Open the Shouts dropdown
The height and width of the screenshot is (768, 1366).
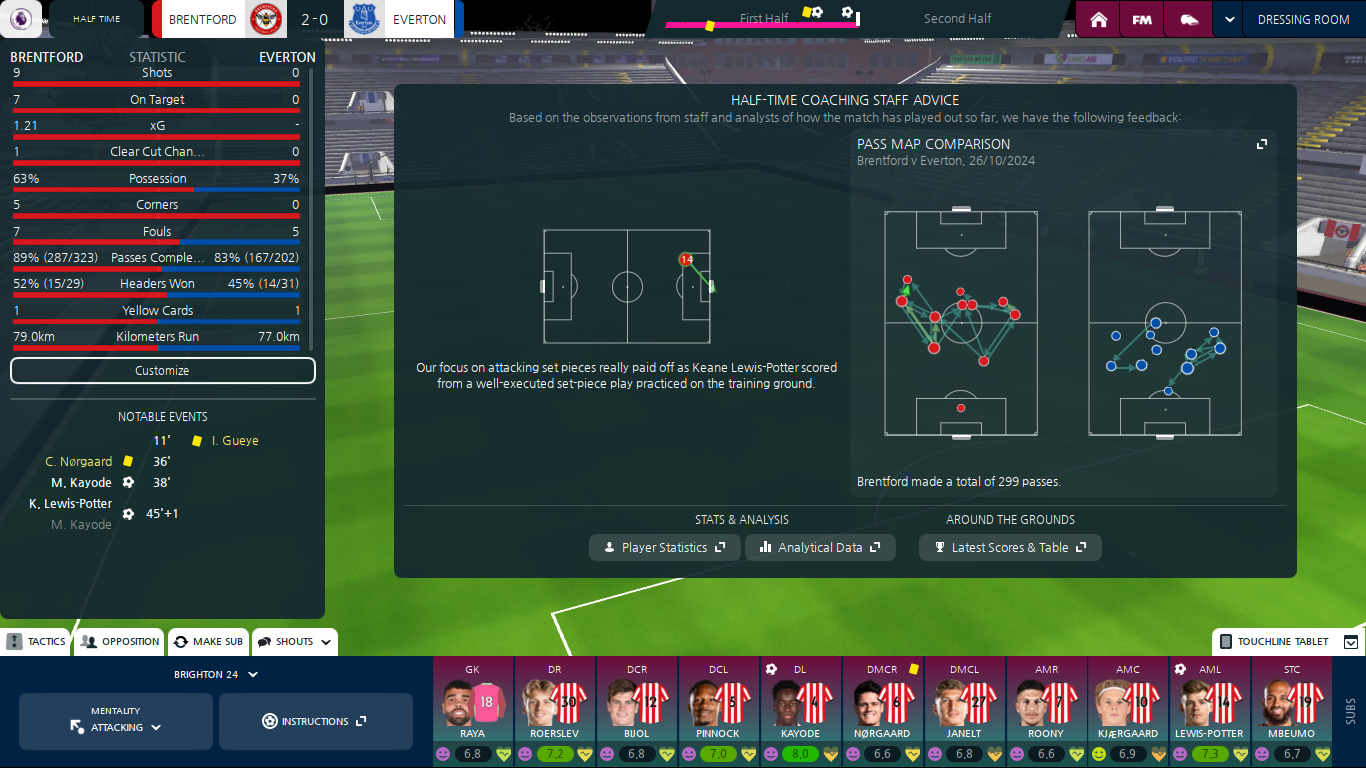294,642
